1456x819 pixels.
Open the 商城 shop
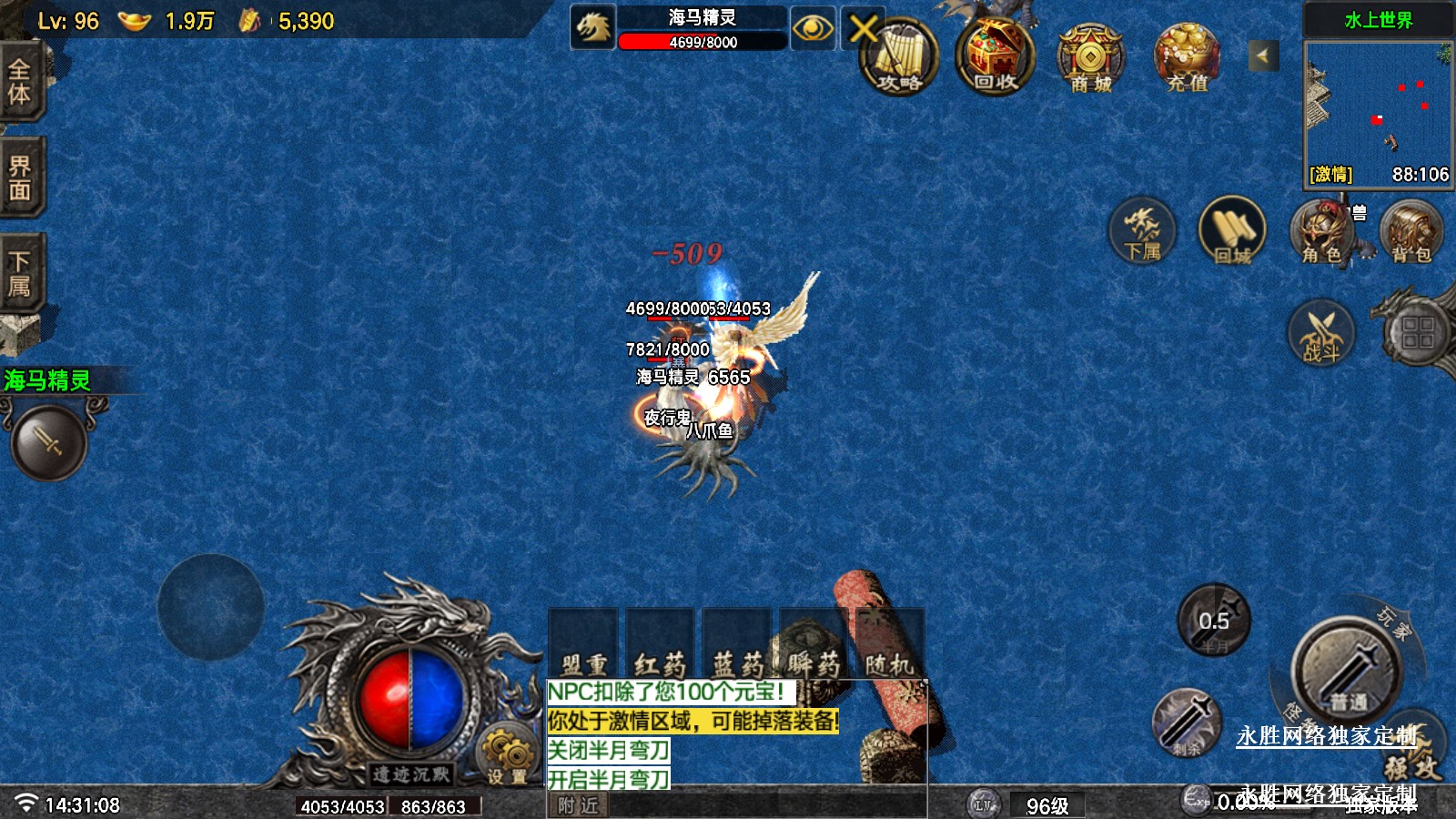coord(1090,58)
